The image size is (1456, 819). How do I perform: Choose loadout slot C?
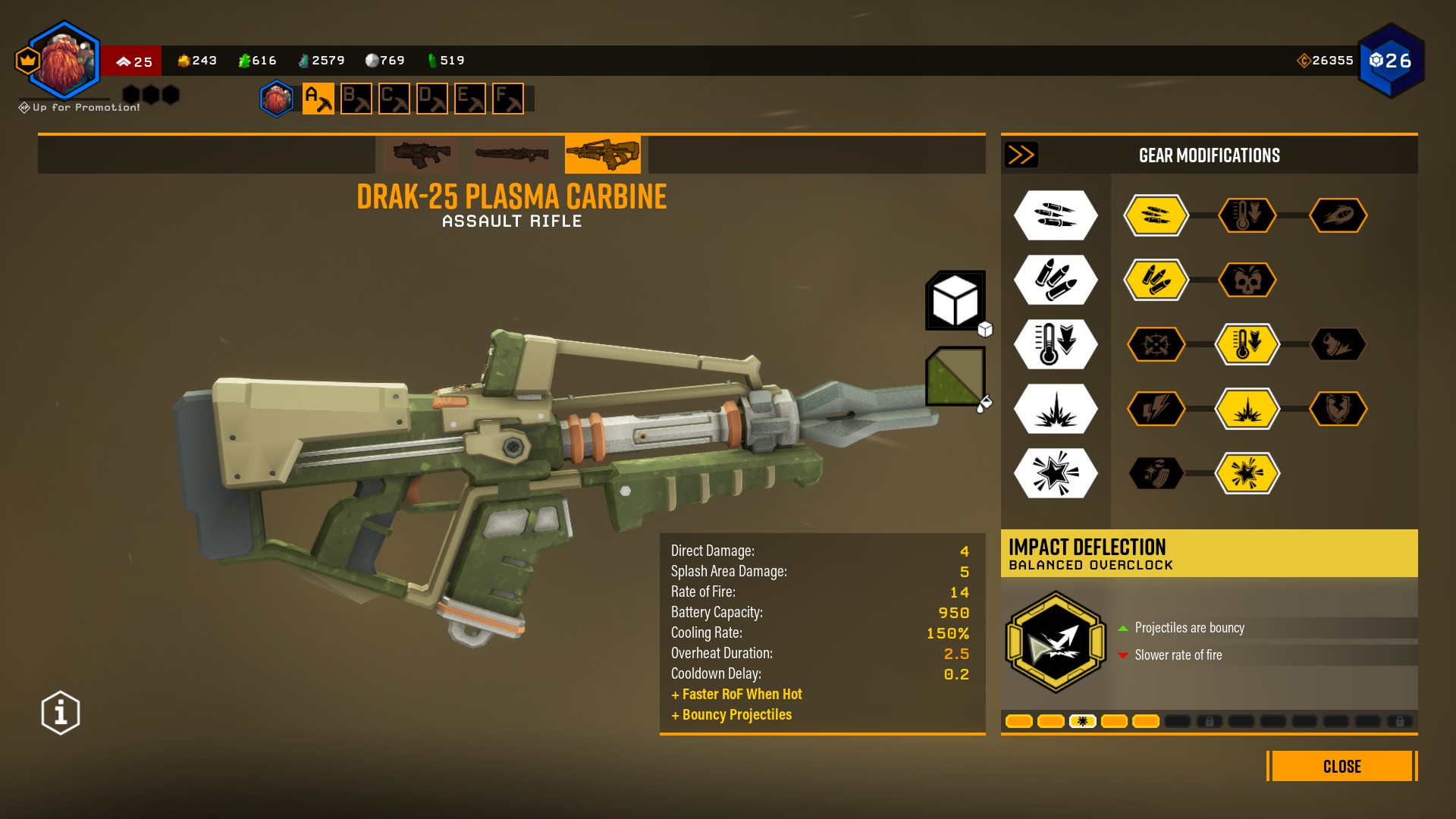[x=394, y=99]
